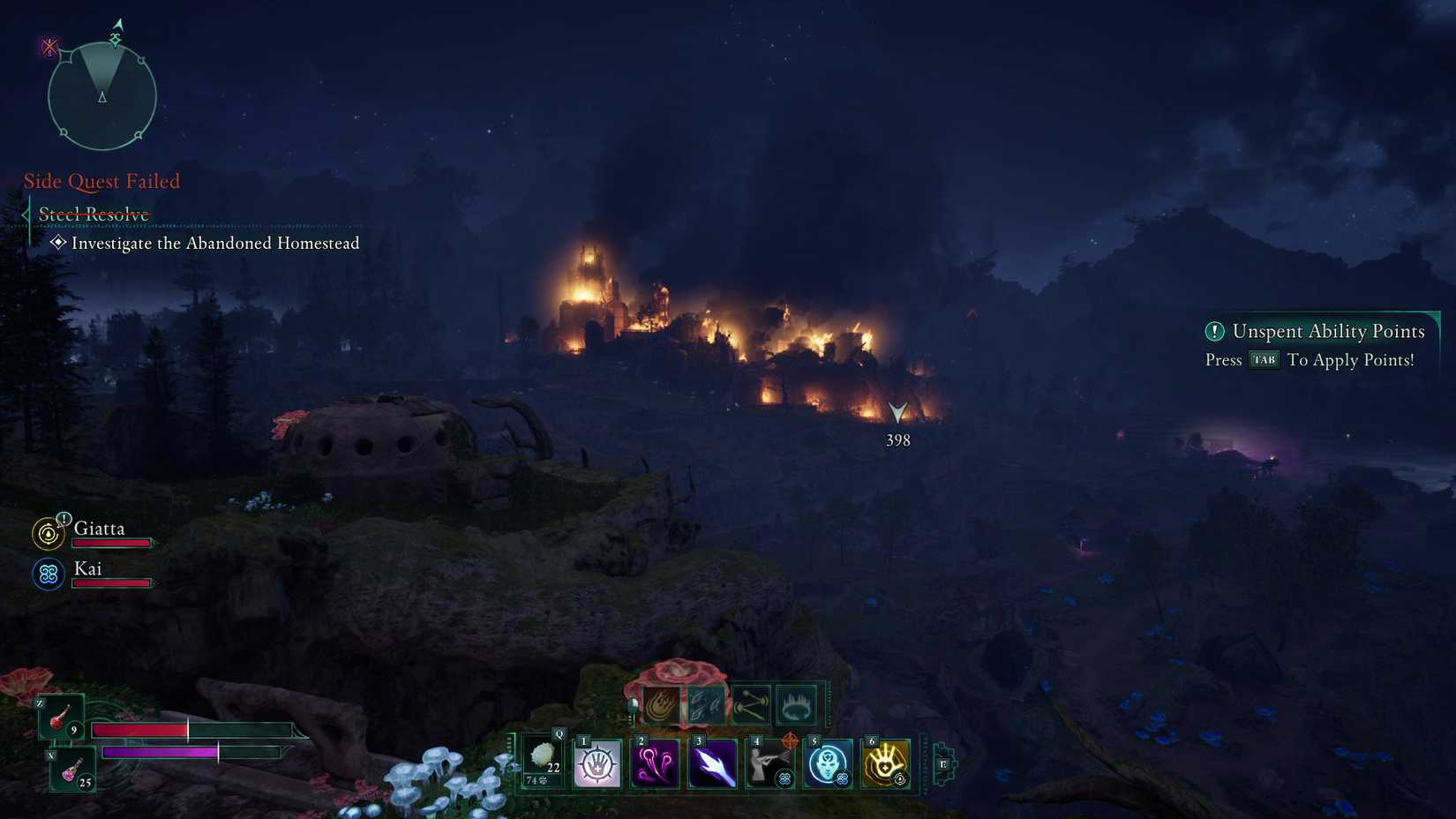Select Kai's face ability icon in slot 5
Image resolution: width=1456 pixels, height=819 pixels.
(828, 763)
